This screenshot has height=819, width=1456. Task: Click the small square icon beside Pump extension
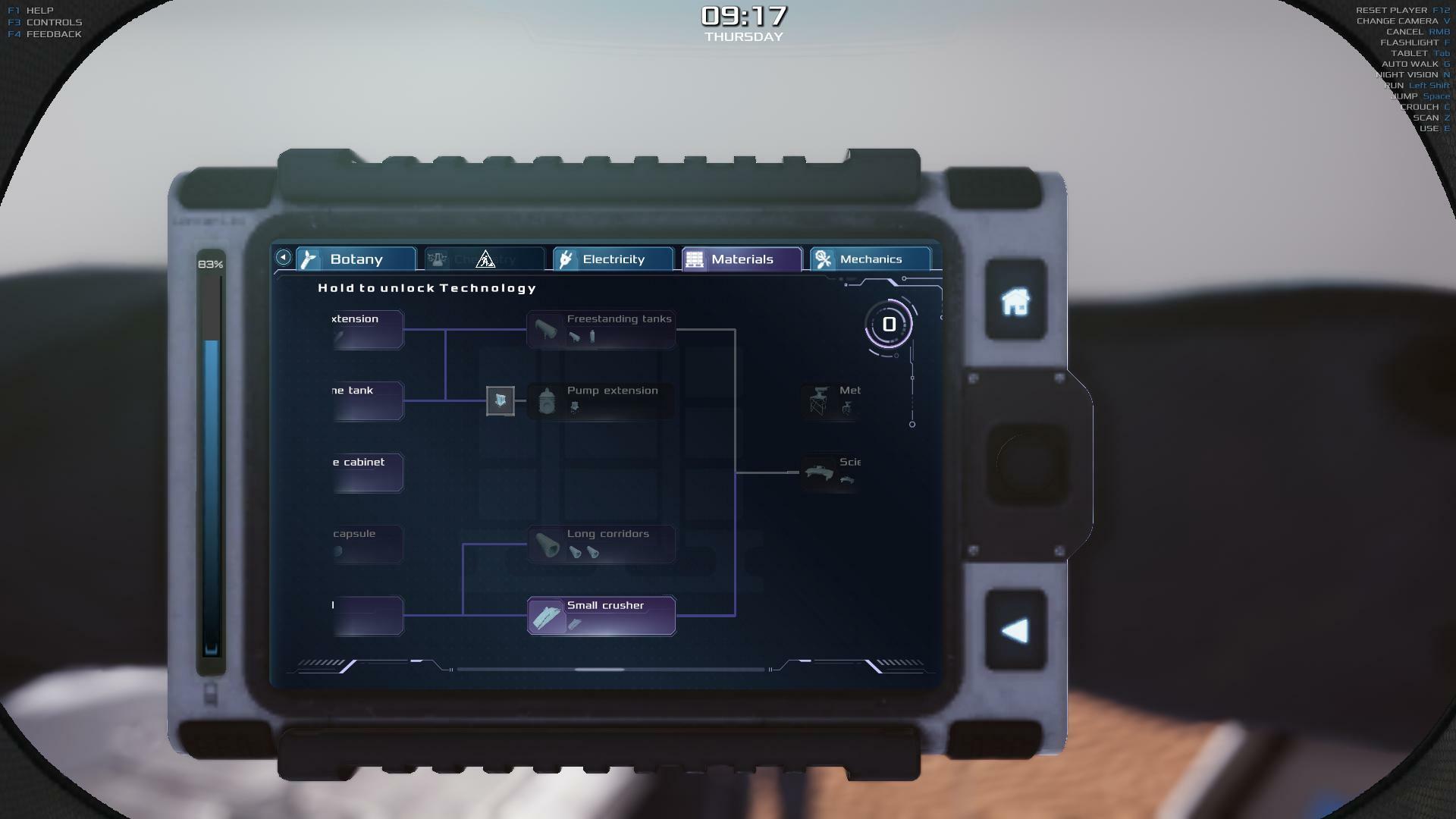pos(500,400)
